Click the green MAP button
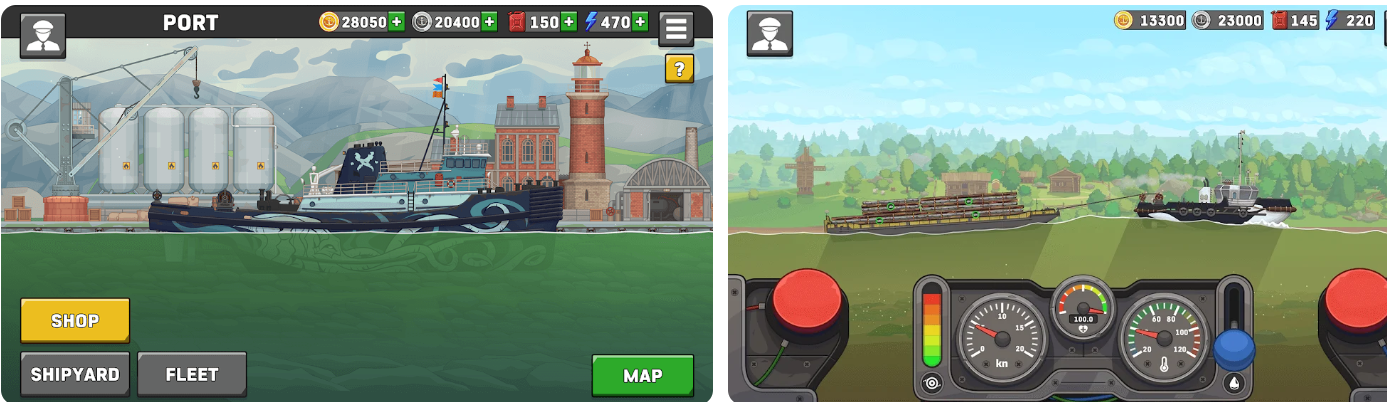This screenshot has height=402, width=1390. [642, 376]
